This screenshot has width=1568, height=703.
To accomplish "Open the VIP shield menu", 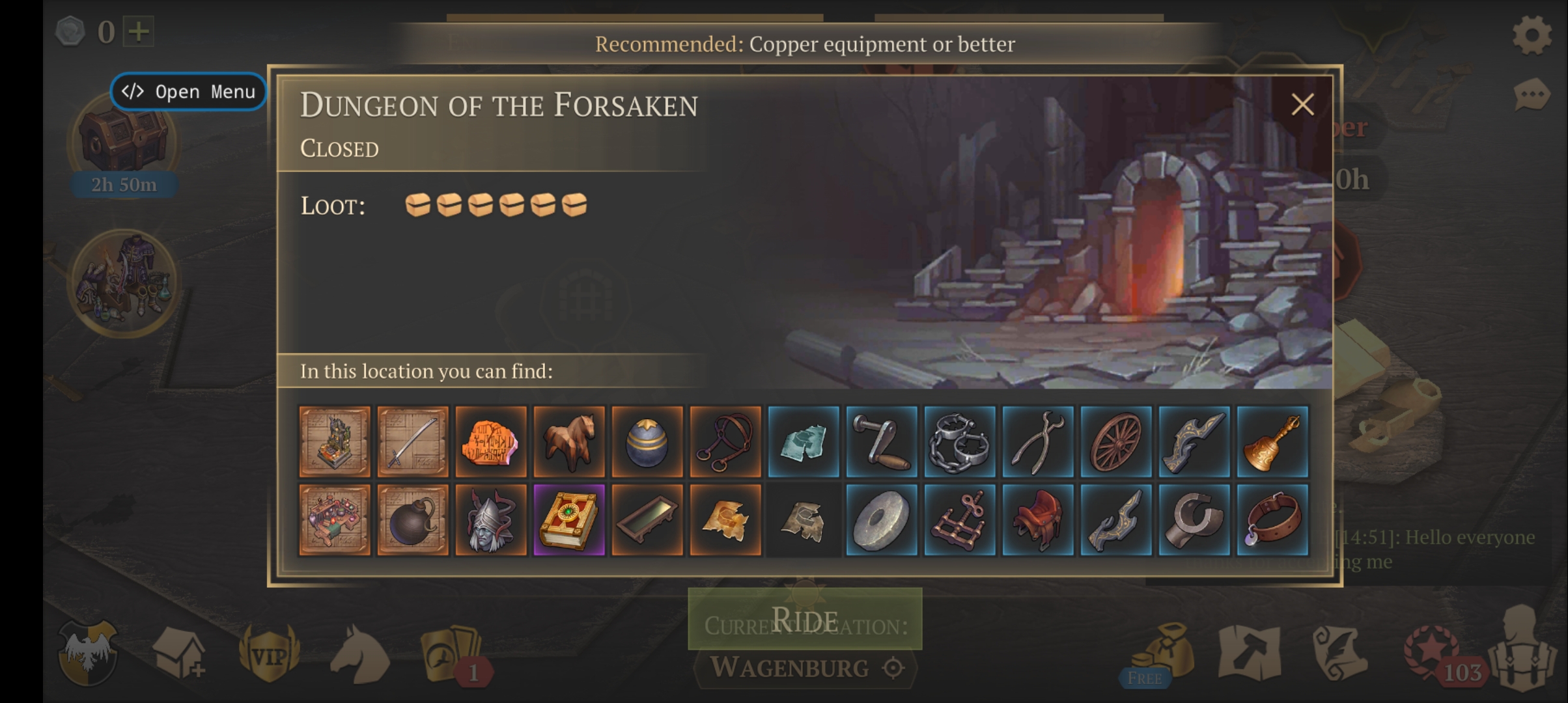I will click(x=269, y=654).
